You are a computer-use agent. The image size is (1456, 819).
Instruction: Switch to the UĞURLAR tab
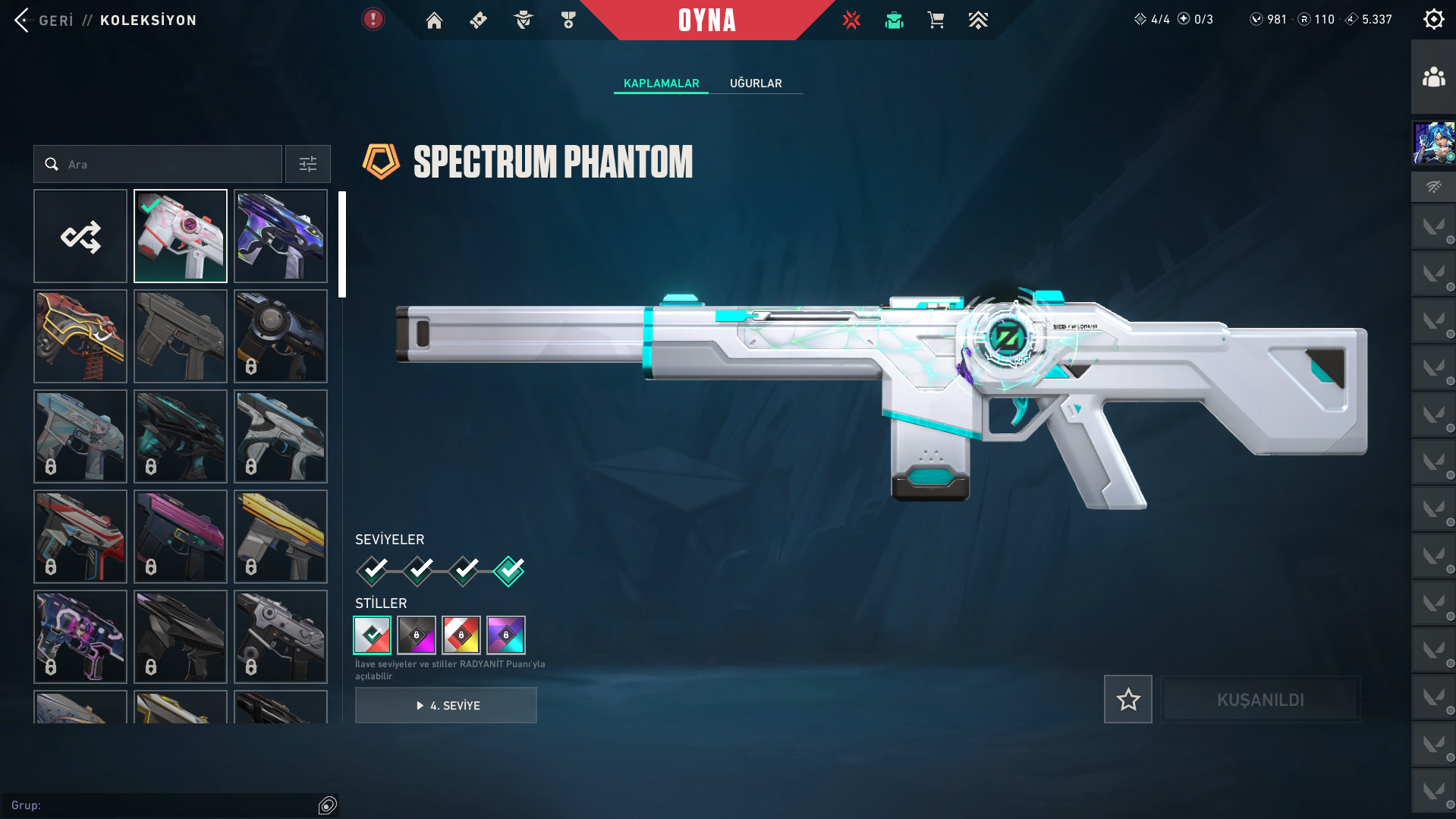tap(756, 83)
